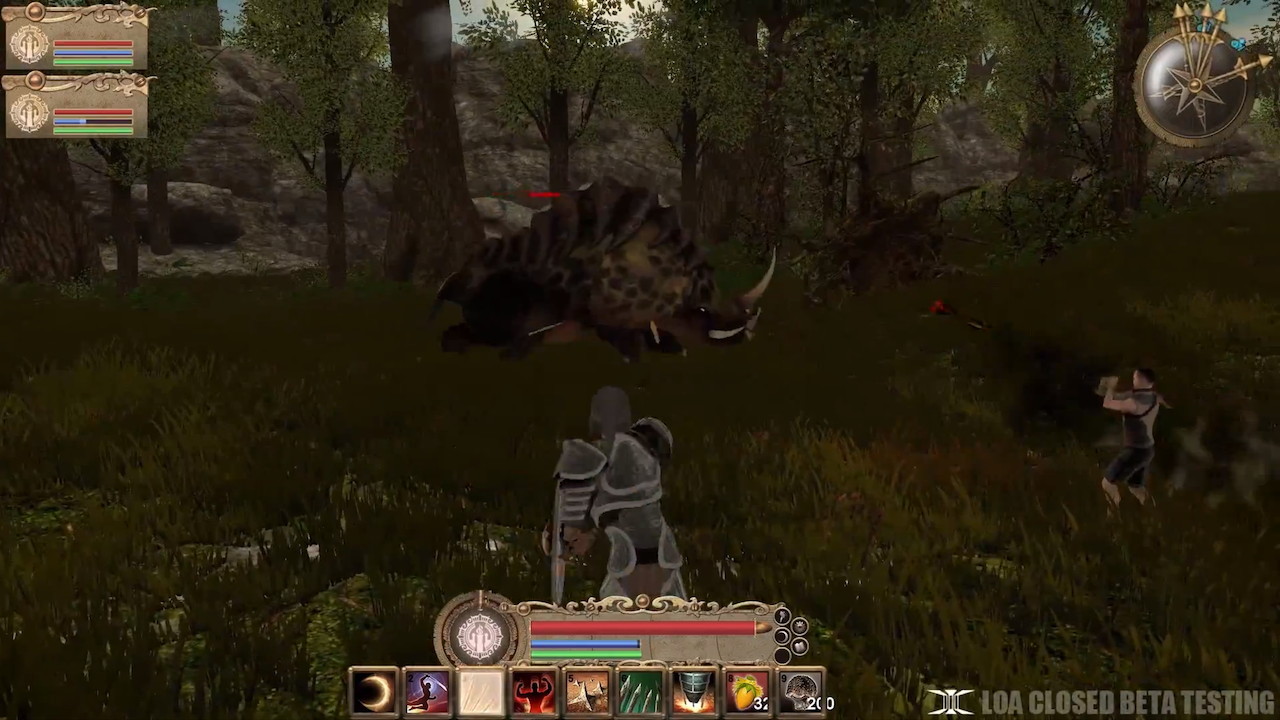Click the red health bar above the hotbar
The width and height of the screenshot is (1280, 720).
(640, 628)
